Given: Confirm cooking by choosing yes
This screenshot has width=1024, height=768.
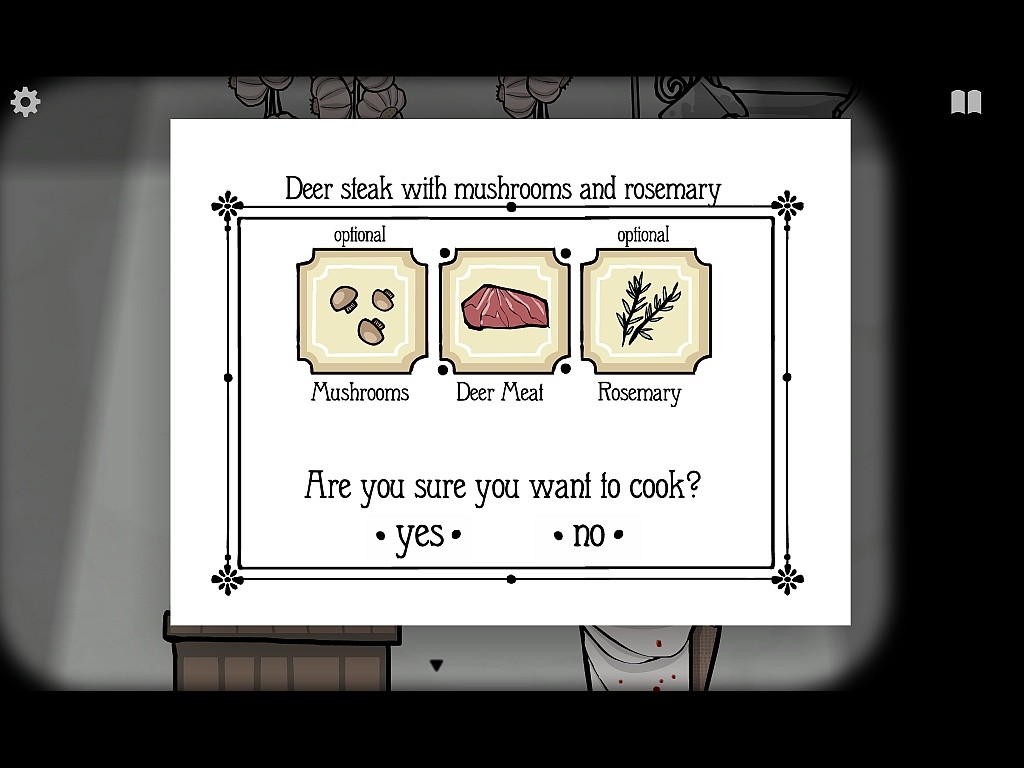Looking at the screenshot, I should (x=419, y=535).
